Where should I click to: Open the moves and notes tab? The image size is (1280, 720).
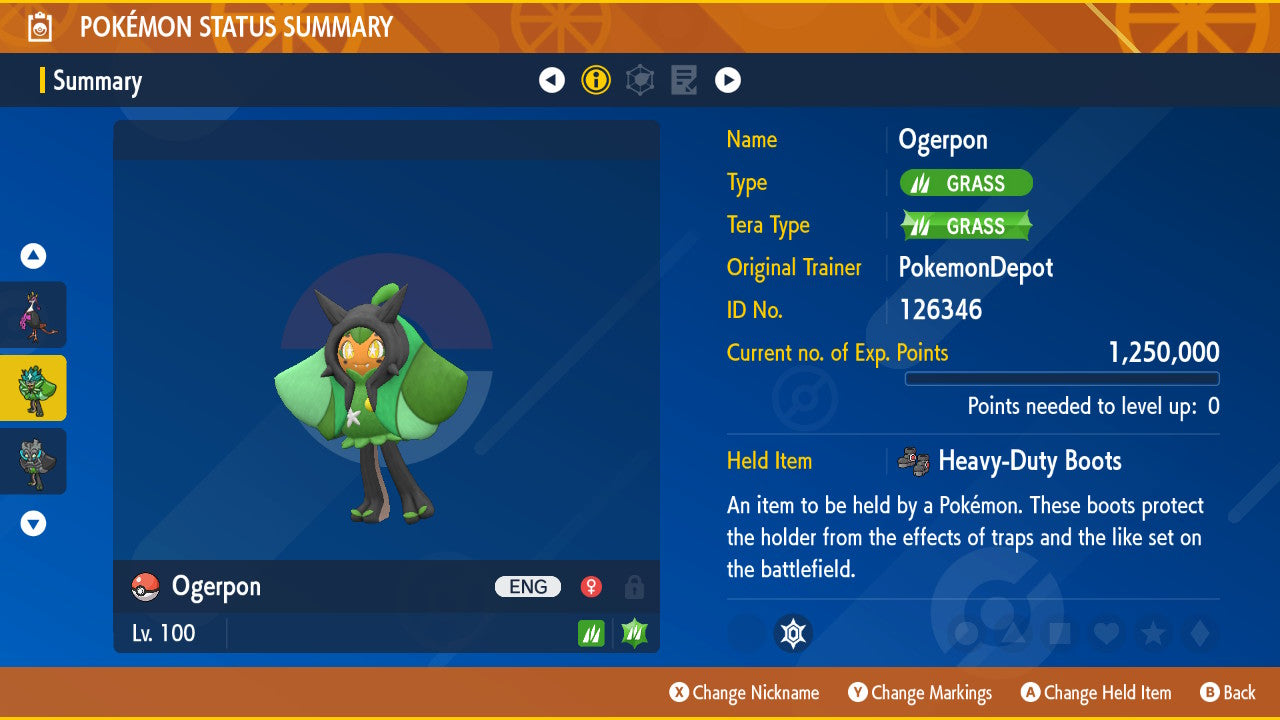point(684,80)
